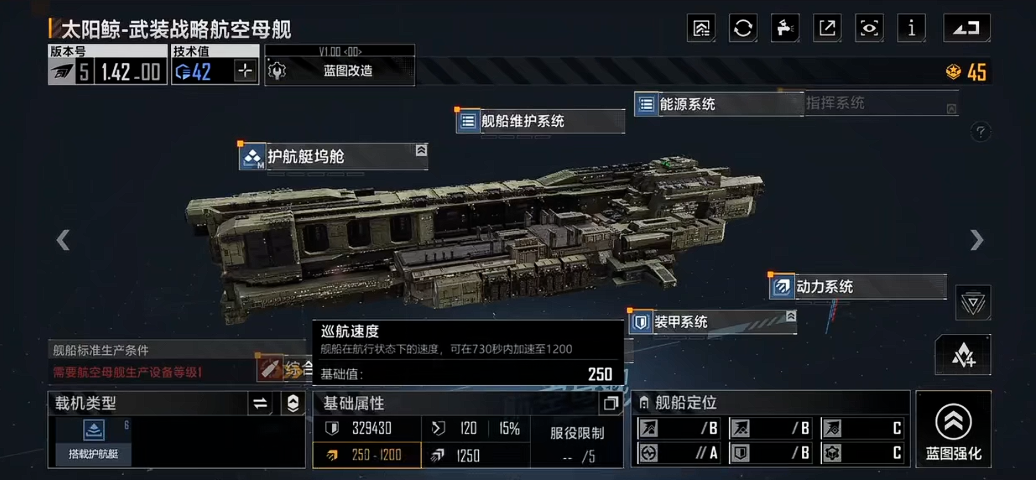Viewport: 1036px width, 480px height.
Task: Toggle the eye view-mode icon
Action: tap(869, 28)
